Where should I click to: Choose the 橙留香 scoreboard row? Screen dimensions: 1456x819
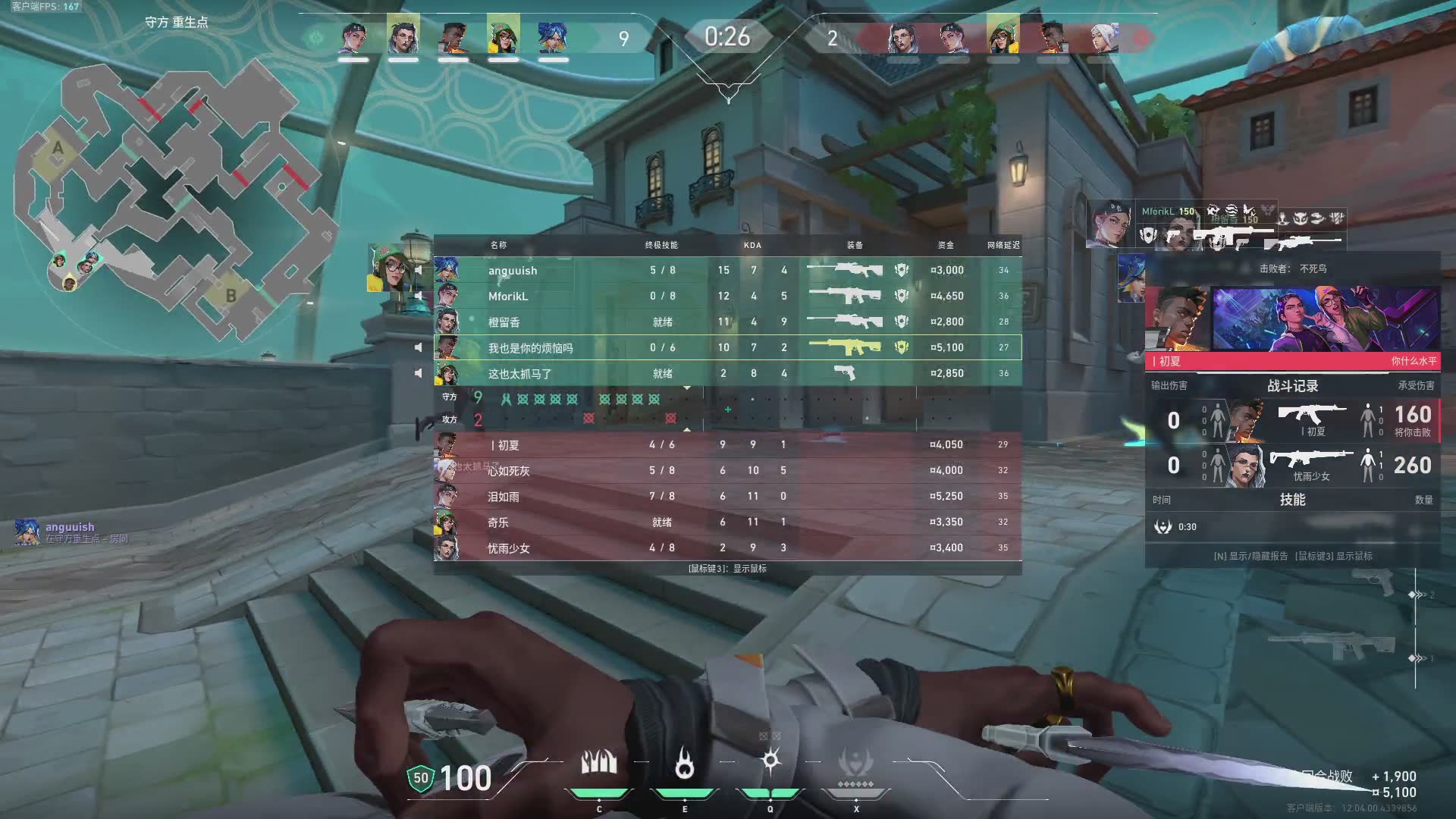click(x=726, y=322)
